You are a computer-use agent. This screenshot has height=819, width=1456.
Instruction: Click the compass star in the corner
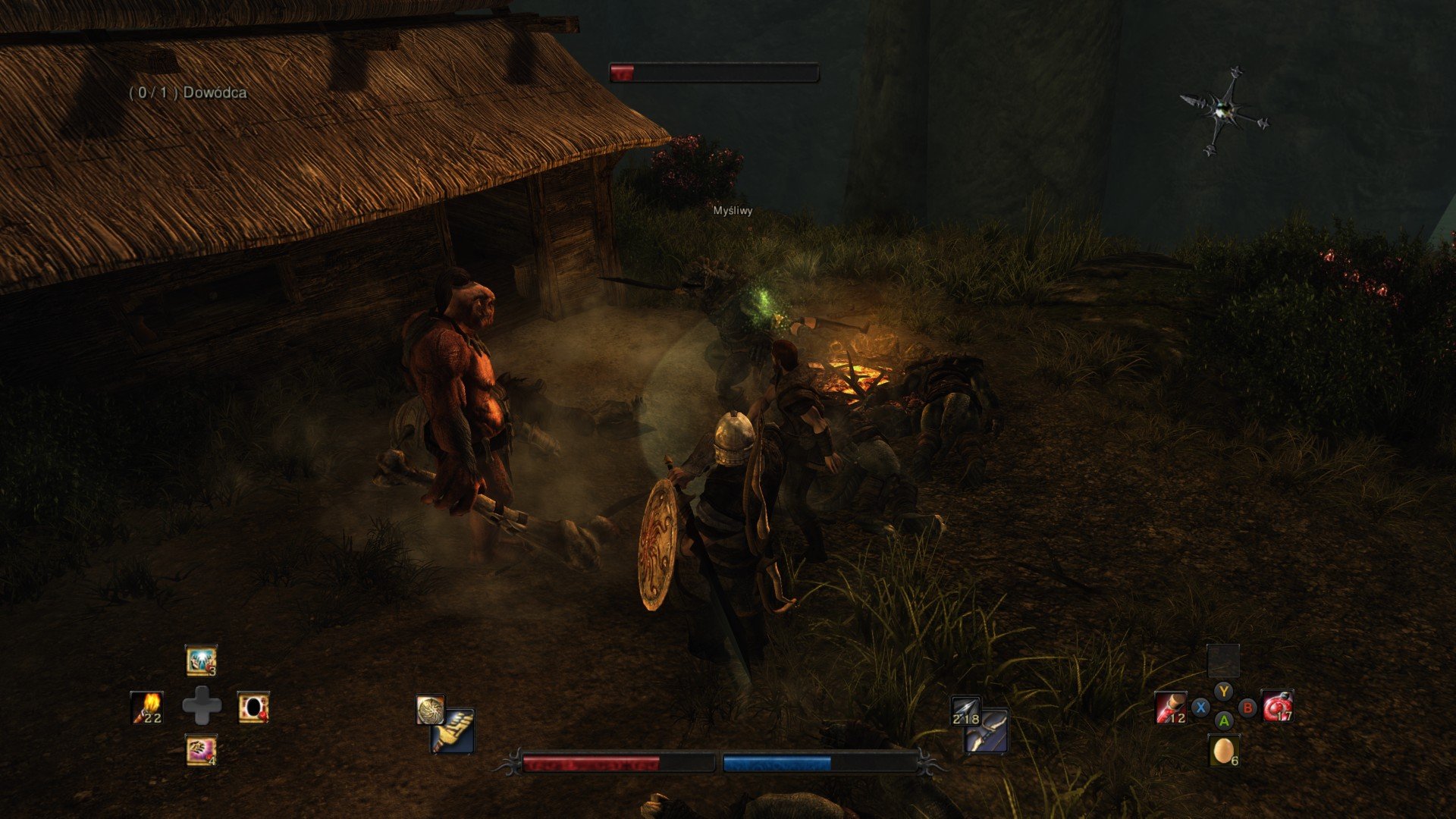[1223, 111]
